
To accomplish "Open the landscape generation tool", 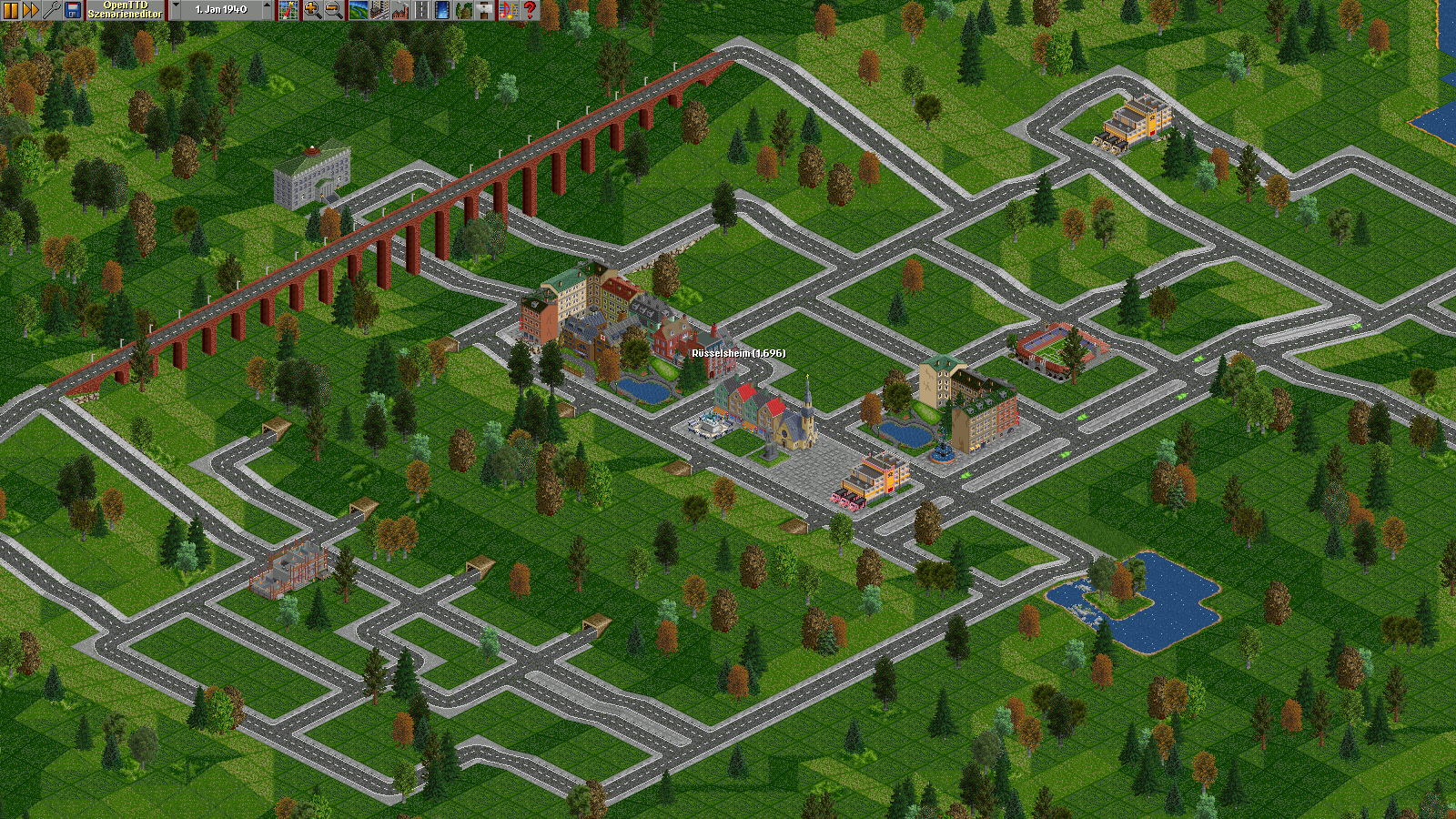I will [x=358, y=10].
